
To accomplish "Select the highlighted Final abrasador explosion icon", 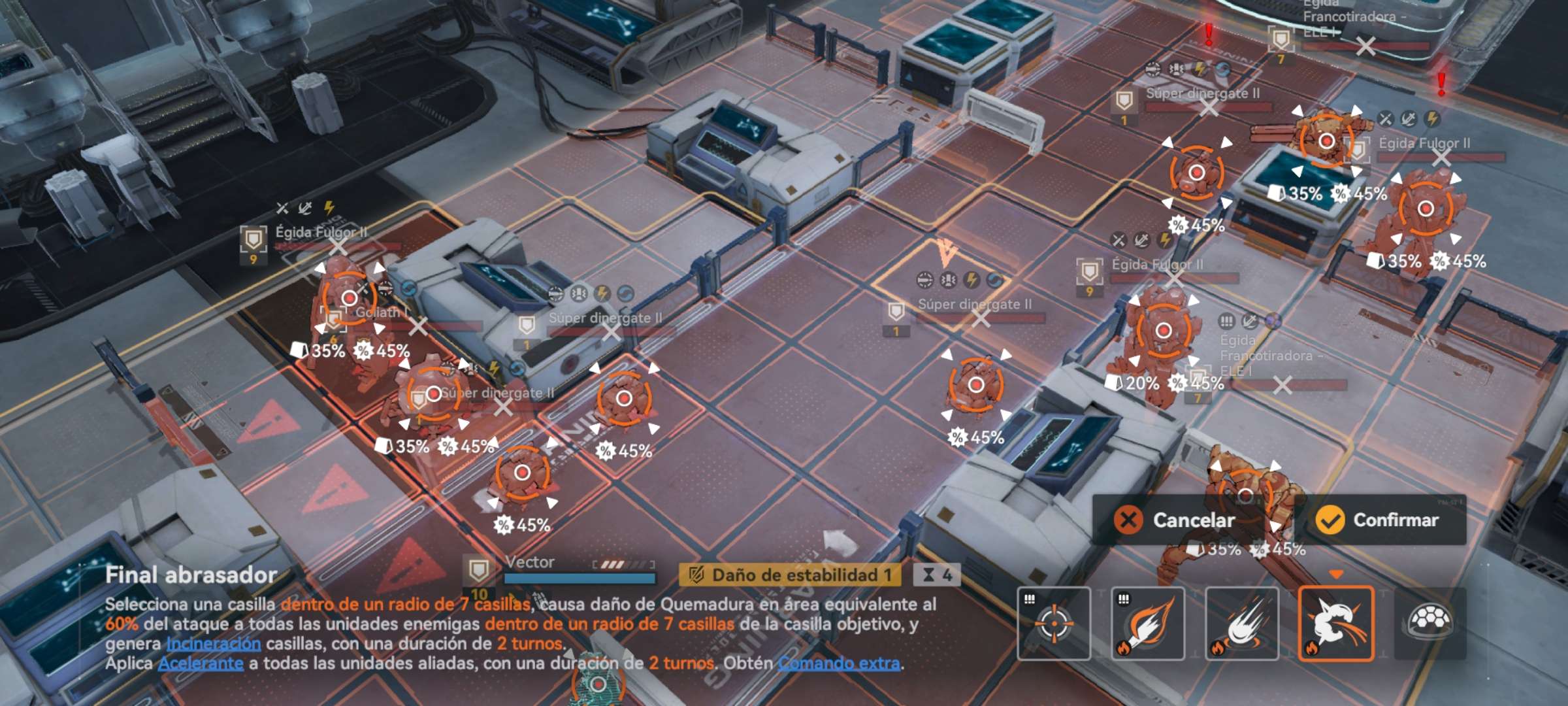I will [1336, 624].
